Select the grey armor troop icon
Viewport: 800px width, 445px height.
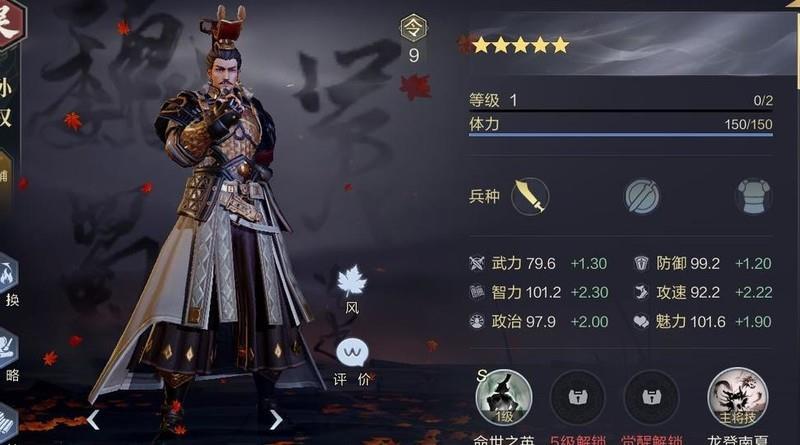pyautogui.click(x=754, y=196)
